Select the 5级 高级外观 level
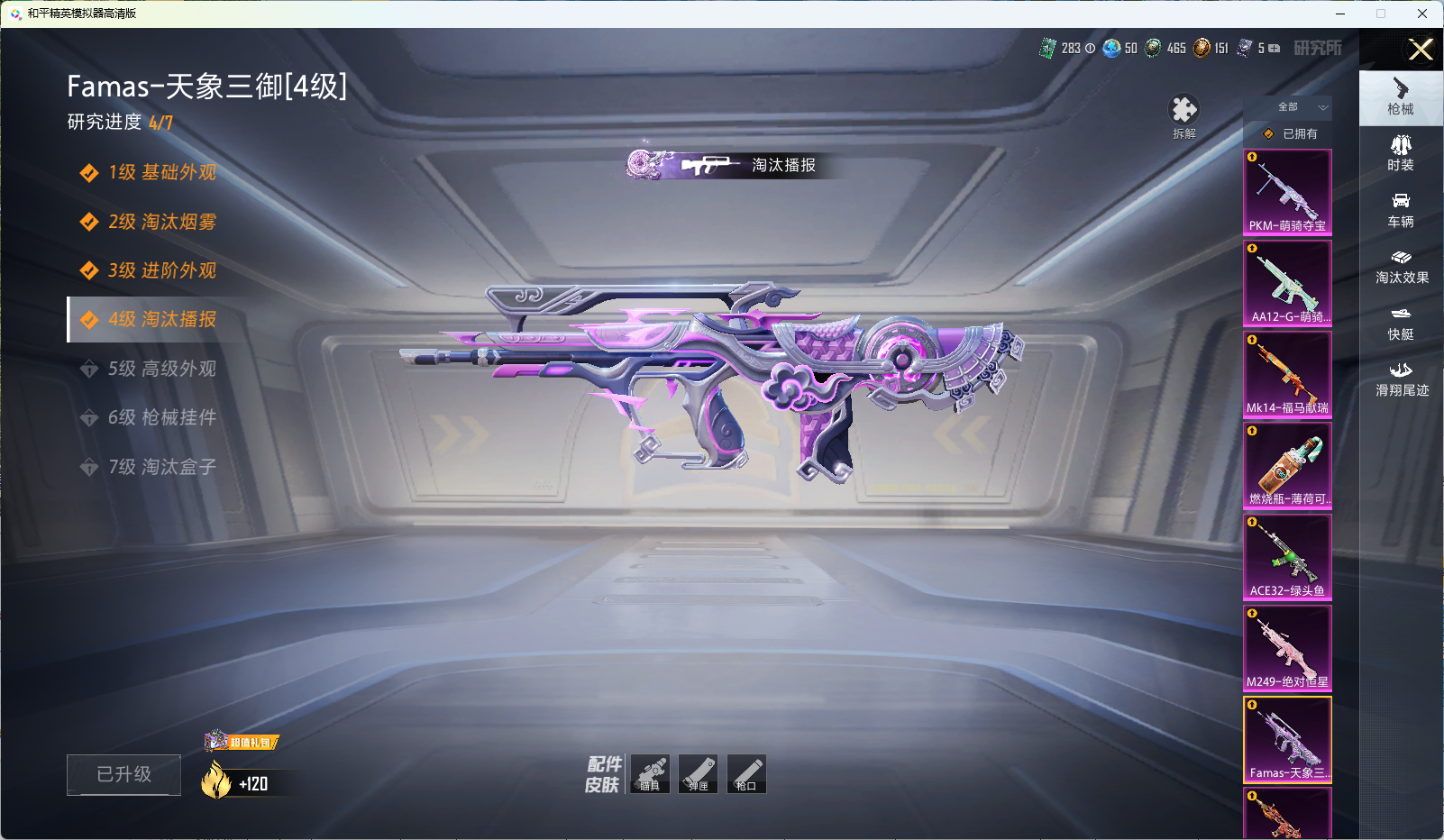 pyautogui.click(x=161, y=369)
